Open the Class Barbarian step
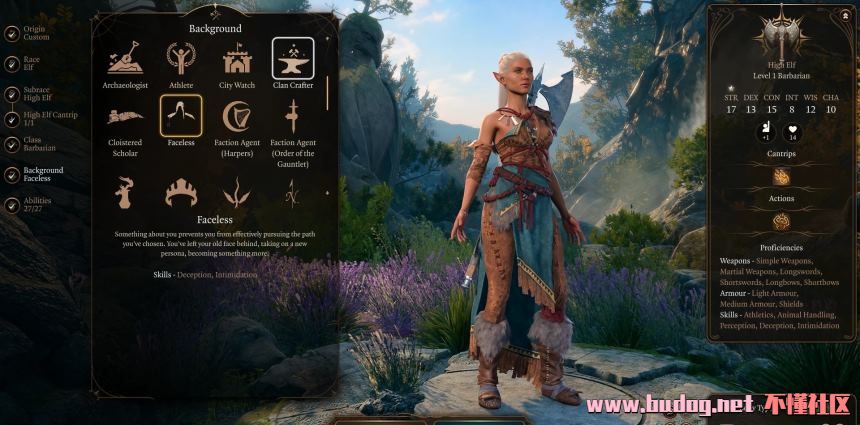 point(35,144)
